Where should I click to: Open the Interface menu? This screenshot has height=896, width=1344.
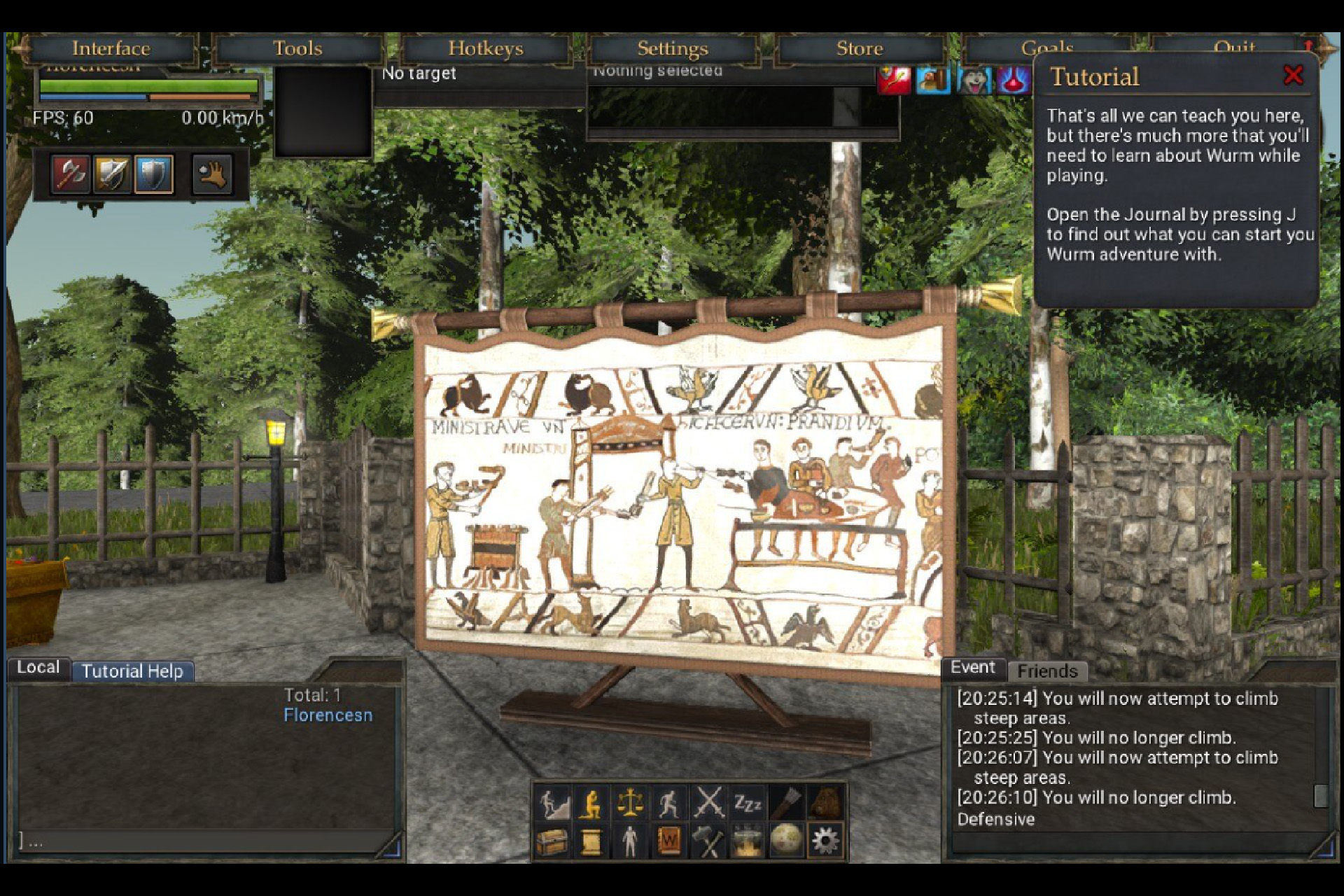tap(111, 48)
